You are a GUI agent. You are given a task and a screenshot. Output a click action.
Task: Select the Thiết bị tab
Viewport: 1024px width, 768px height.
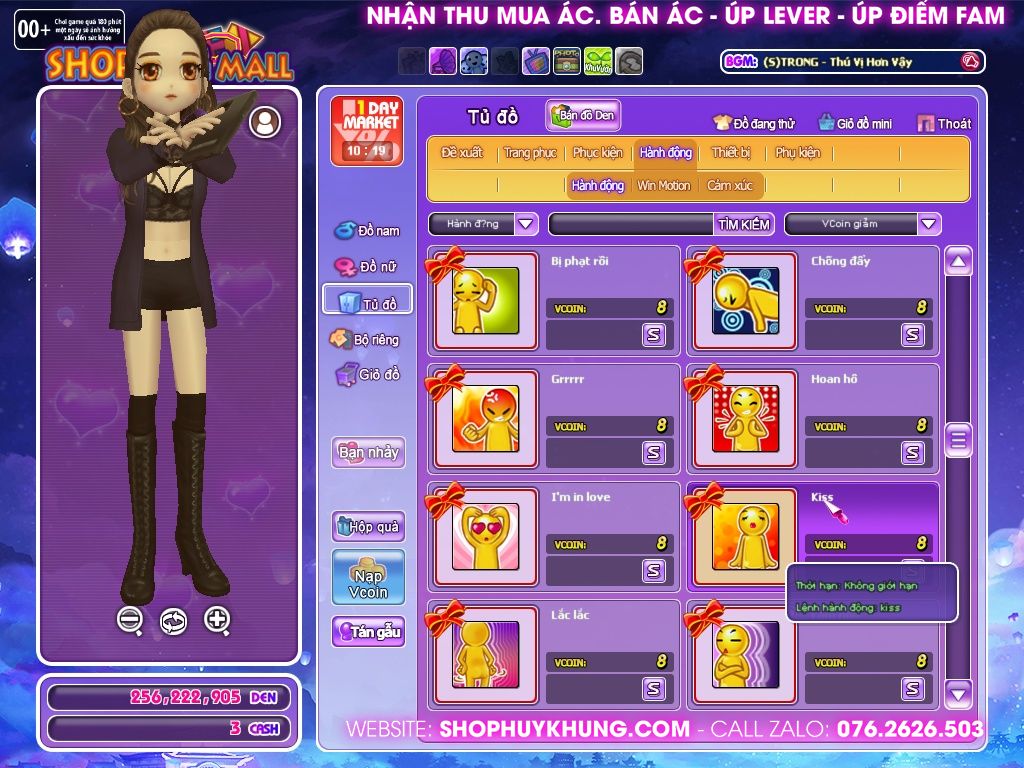click(731, 153)
